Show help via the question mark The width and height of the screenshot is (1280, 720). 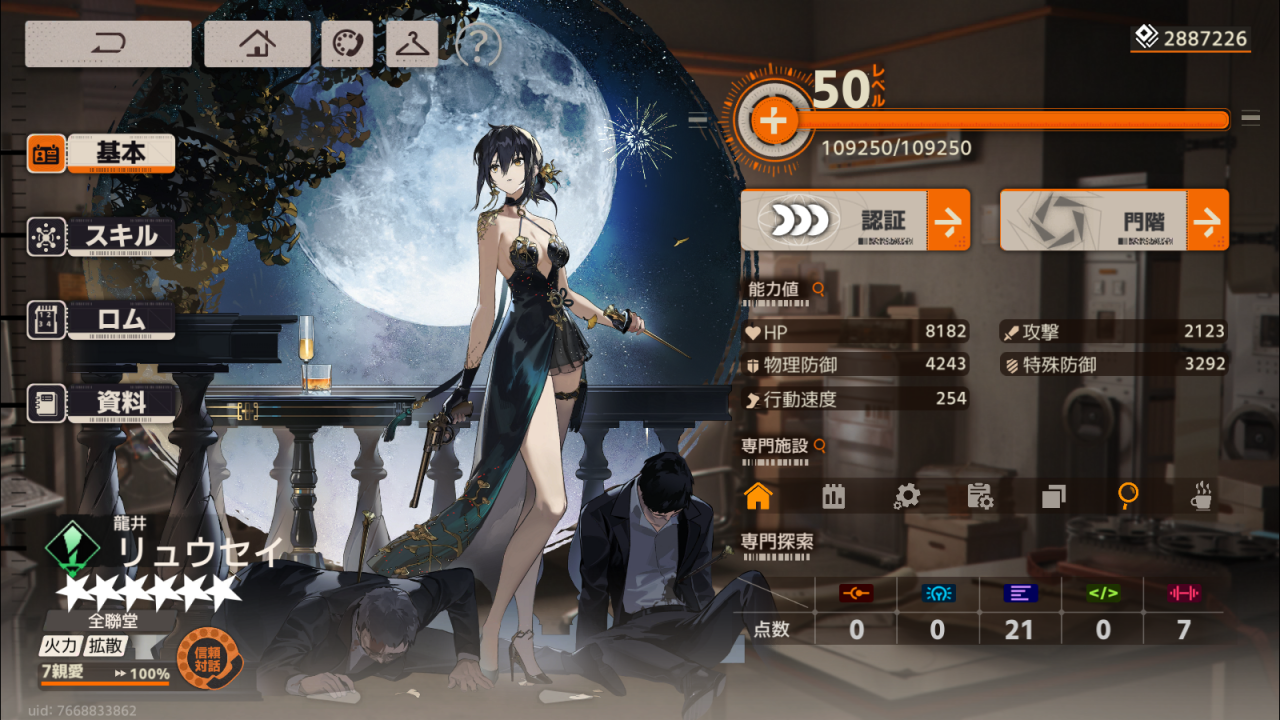tap(479, 44)
